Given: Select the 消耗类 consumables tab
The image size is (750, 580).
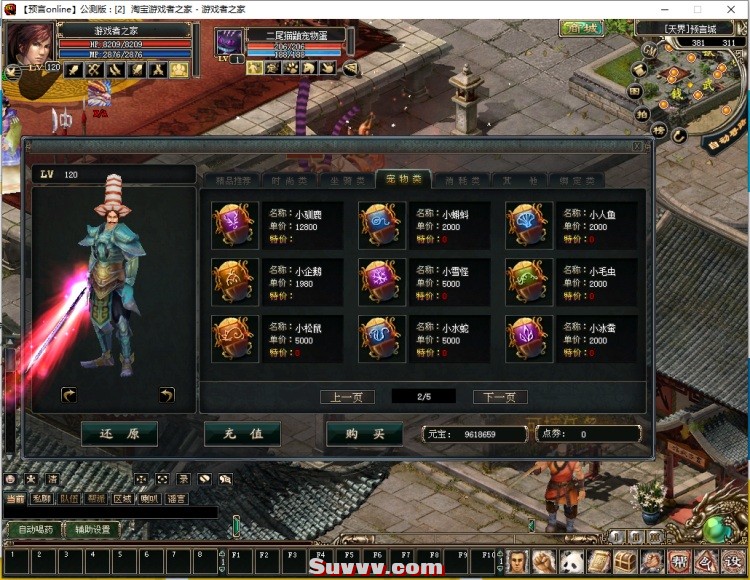Looking at the screenshot, I should coord(461,181).
